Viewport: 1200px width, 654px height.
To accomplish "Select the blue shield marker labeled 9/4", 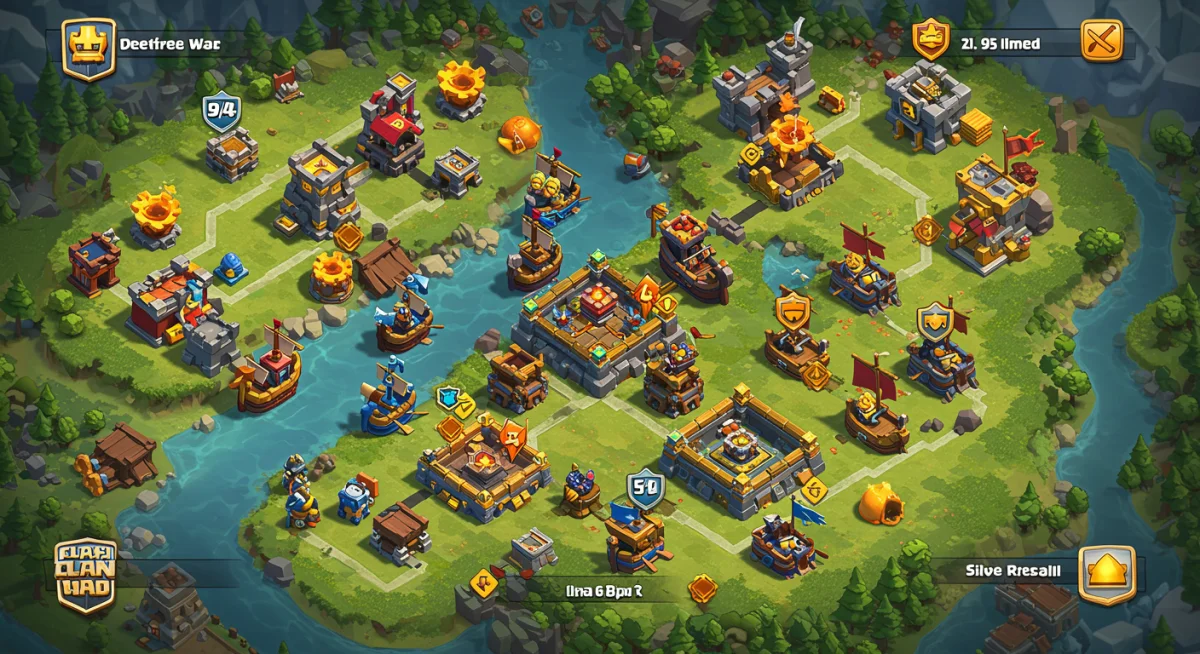I will coord(220,110).
